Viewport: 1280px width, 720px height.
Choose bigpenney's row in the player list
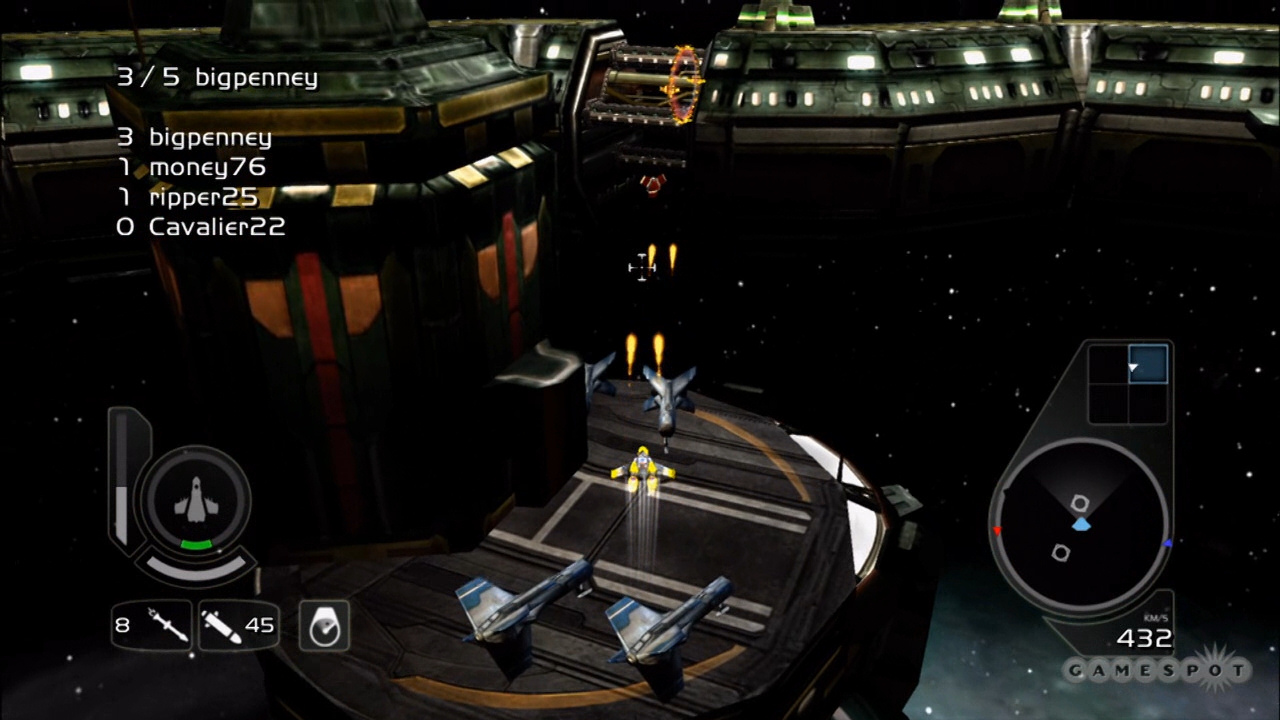(195, 137)
